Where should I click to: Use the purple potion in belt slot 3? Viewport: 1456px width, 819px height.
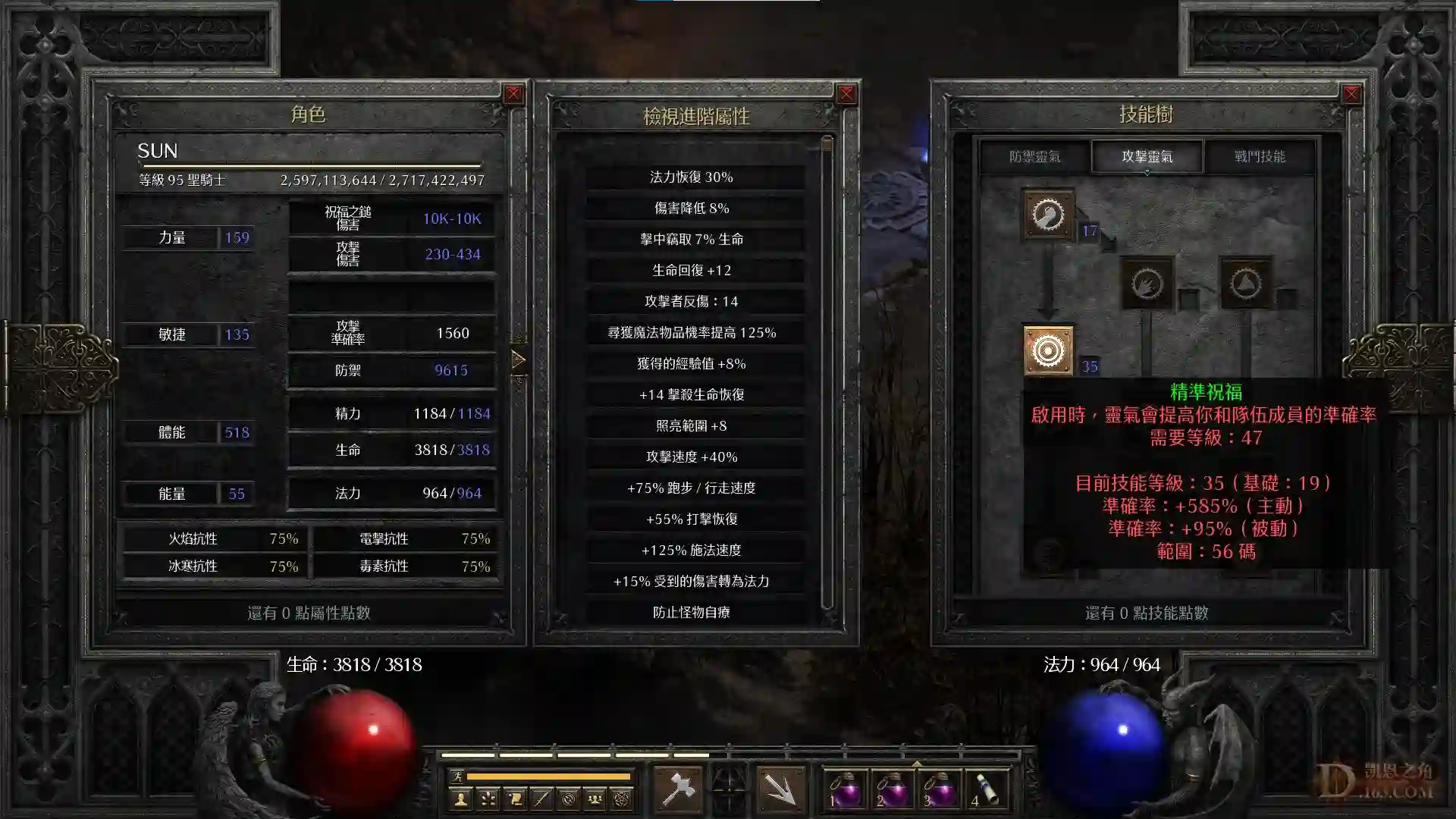point(939,790)
